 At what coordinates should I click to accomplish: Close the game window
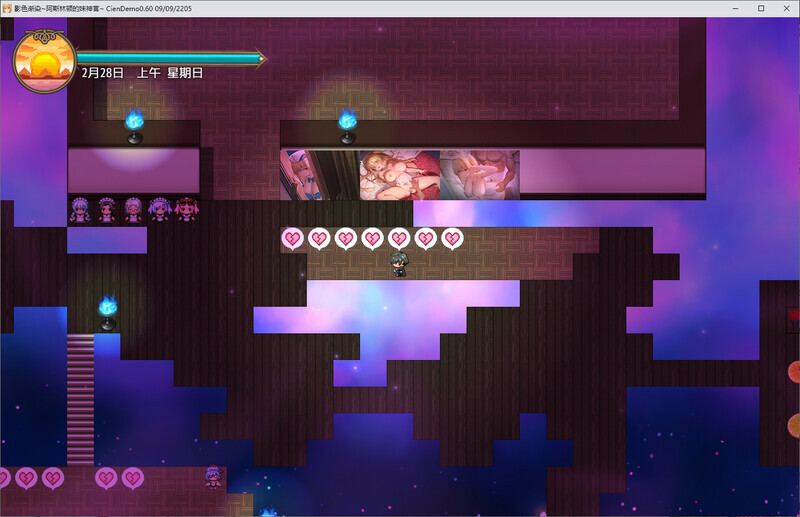(786, 8)
